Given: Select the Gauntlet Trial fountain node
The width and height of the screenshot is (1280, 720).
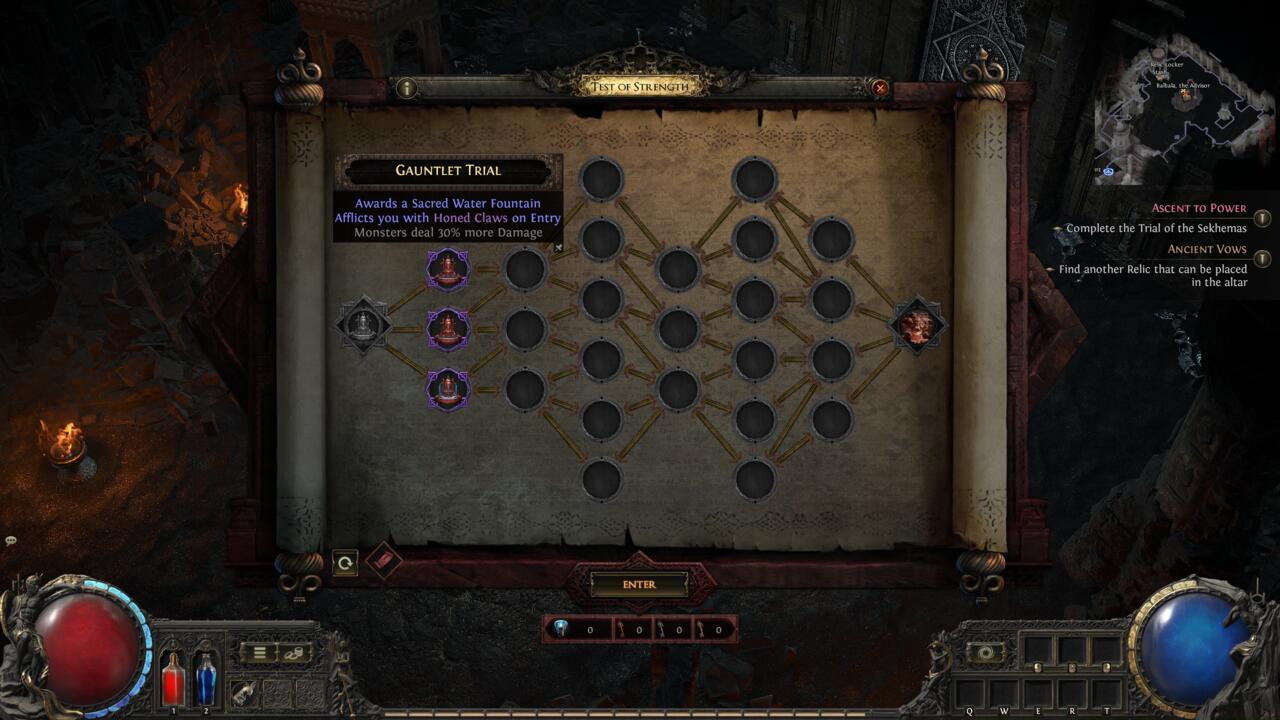Looking at the screenshot, I should pyautogui.click(x=447, y=270).
